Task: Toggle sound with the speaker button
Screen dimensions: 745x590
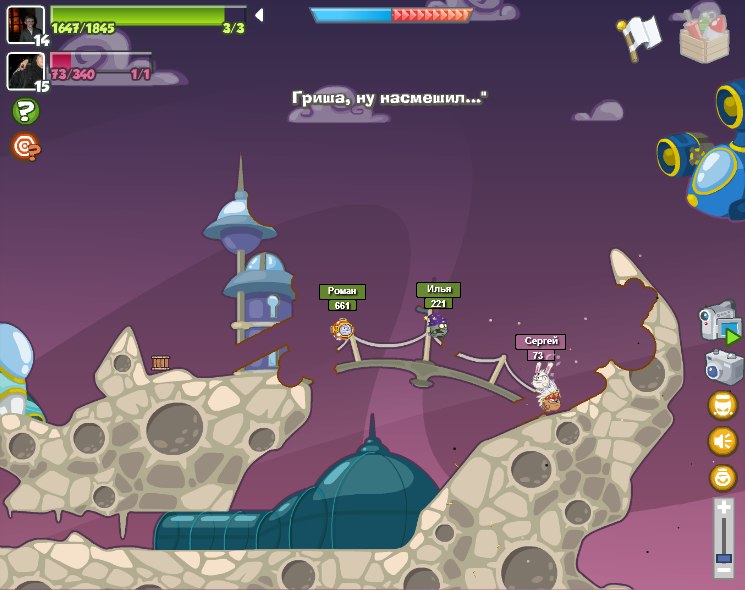Action: (x=722, y=441)
